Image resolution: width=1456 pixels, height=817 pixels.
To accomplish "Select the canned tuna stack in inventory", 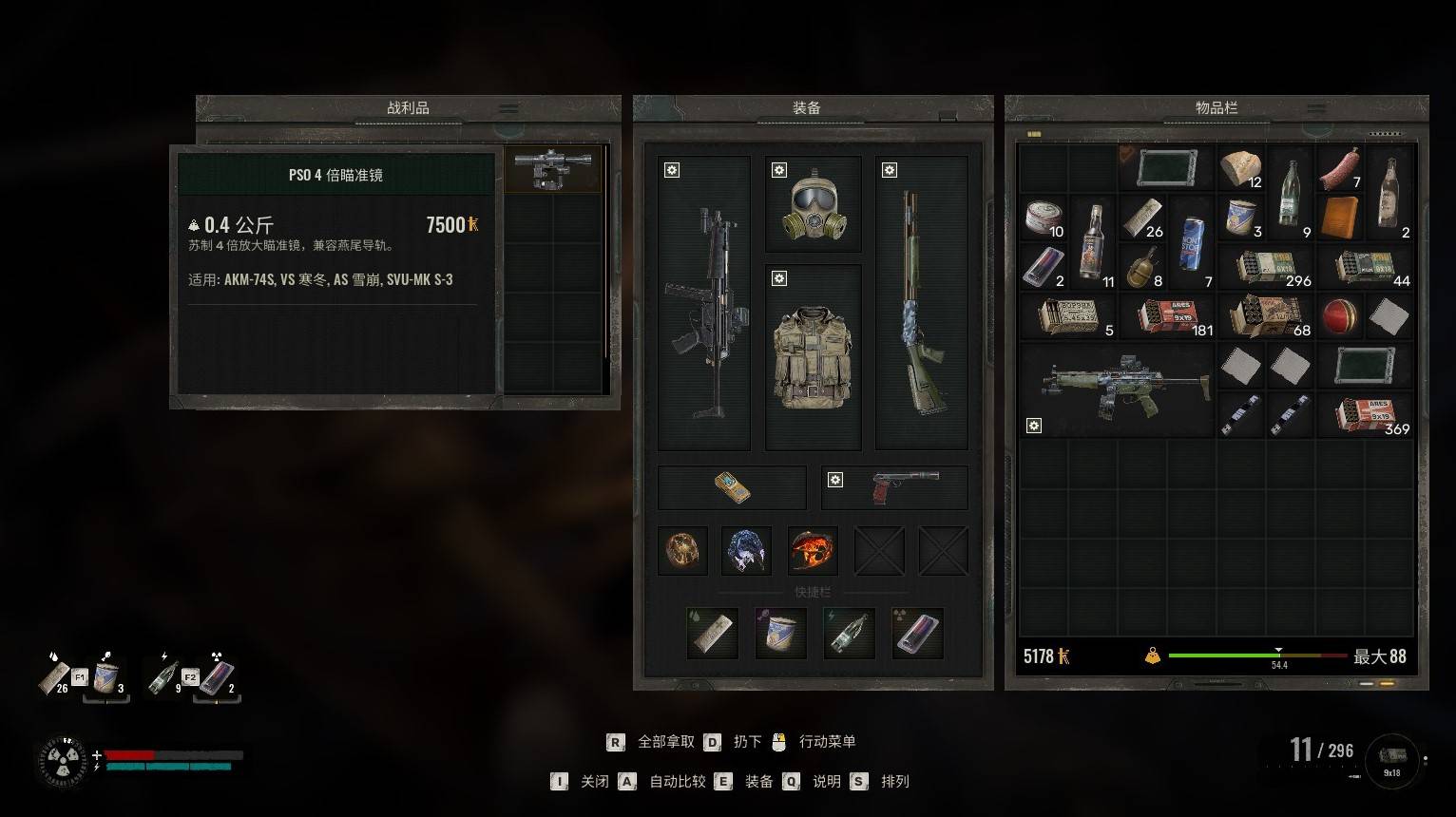I will [1044, 218].
